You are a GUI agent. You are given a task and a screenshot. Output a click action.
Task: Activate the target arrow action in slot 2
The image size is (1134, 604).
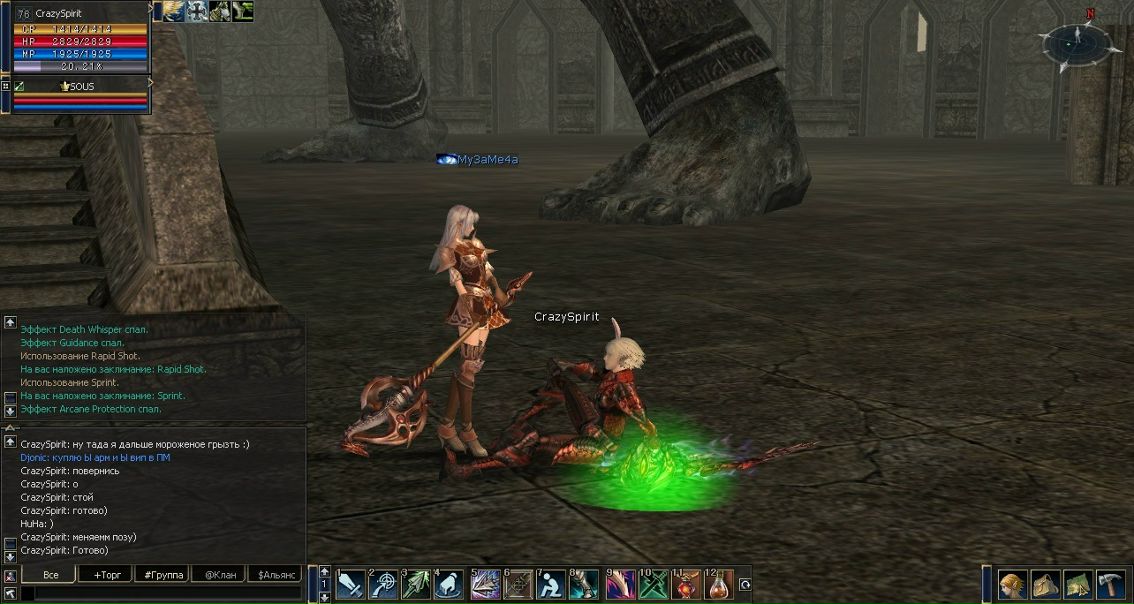click(x=384, y=584)
